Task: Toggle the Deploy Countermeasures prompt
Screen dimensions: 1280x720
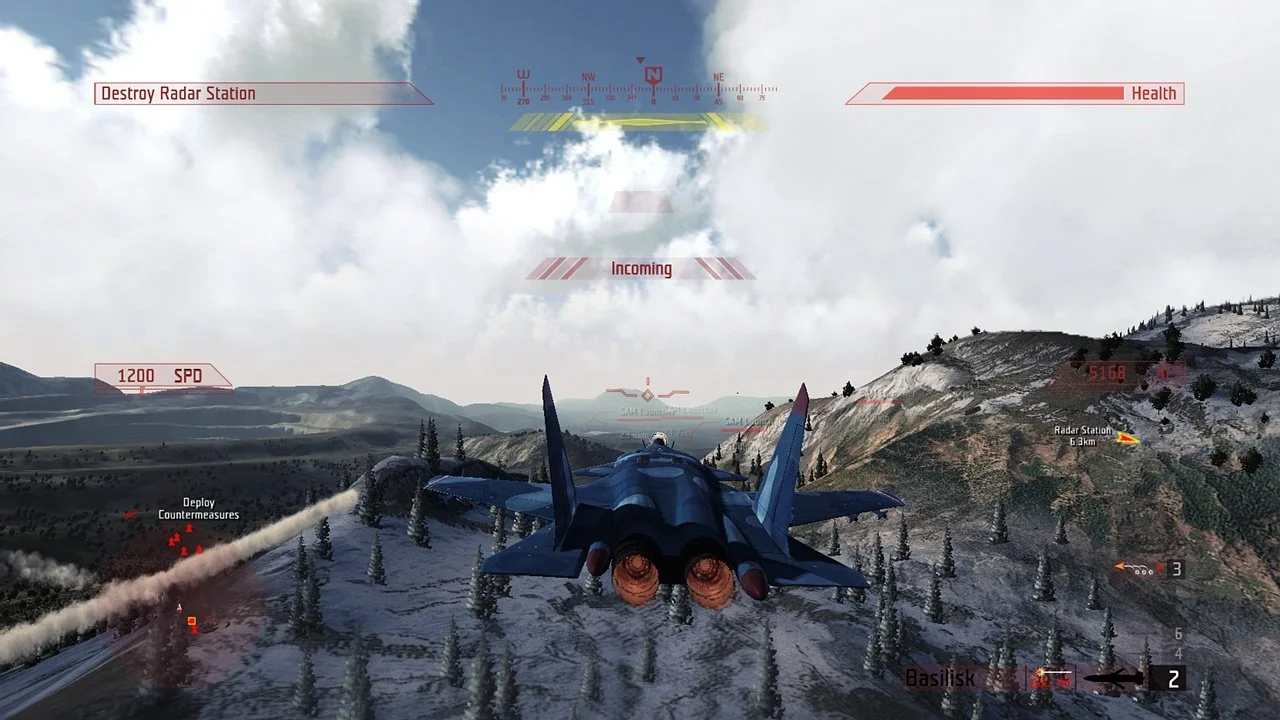Action: click(197, 508)
